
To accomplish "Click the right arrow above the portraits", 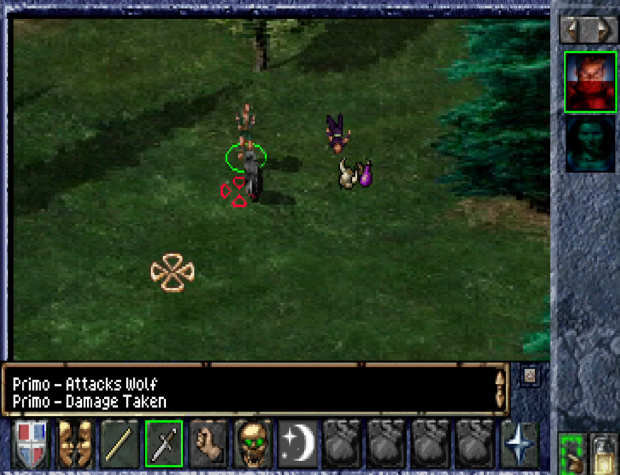I will click(600, 29).
